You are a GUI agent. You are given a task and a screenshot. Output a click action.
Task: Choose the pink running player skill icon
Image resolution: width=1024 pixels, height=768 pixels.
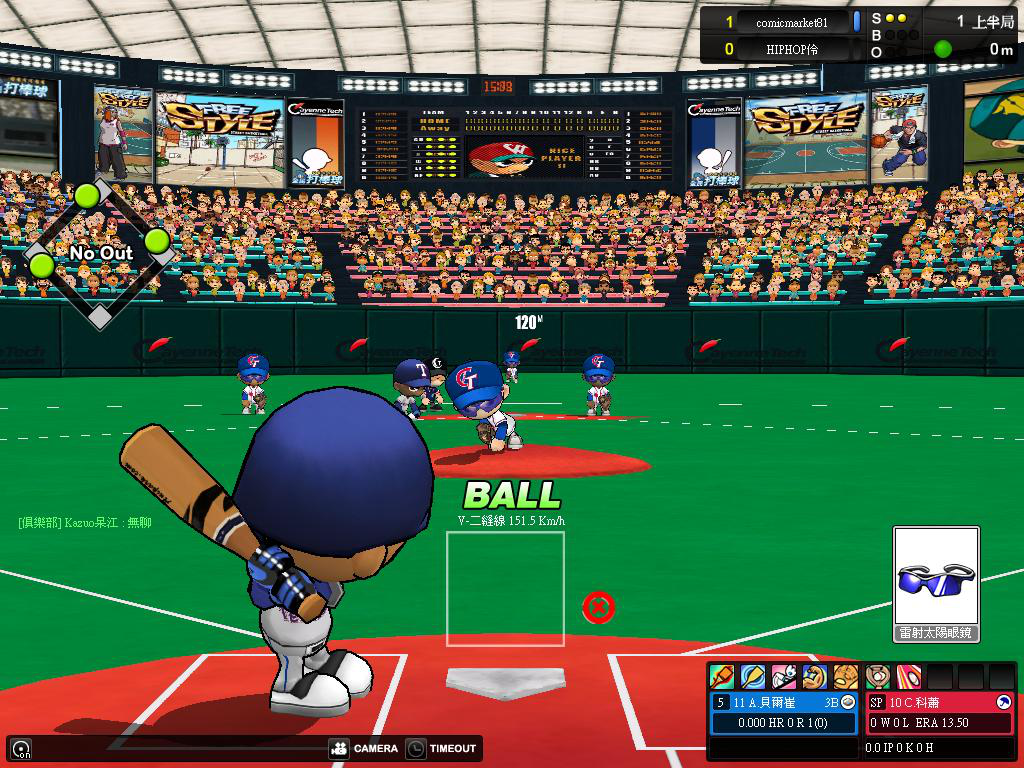point(784,677)
